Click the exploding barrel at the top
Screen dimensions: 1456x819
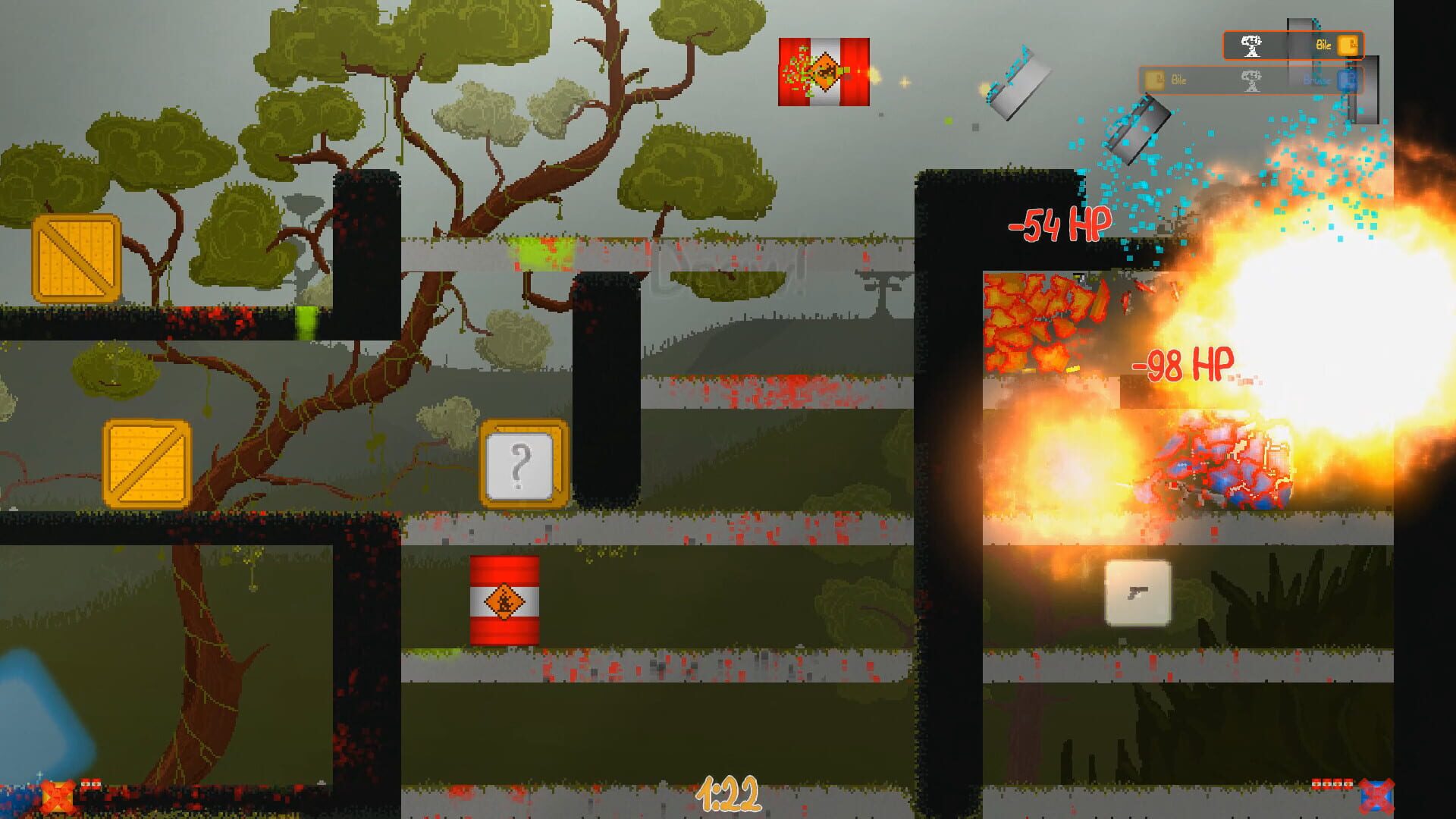click(823, 72)
